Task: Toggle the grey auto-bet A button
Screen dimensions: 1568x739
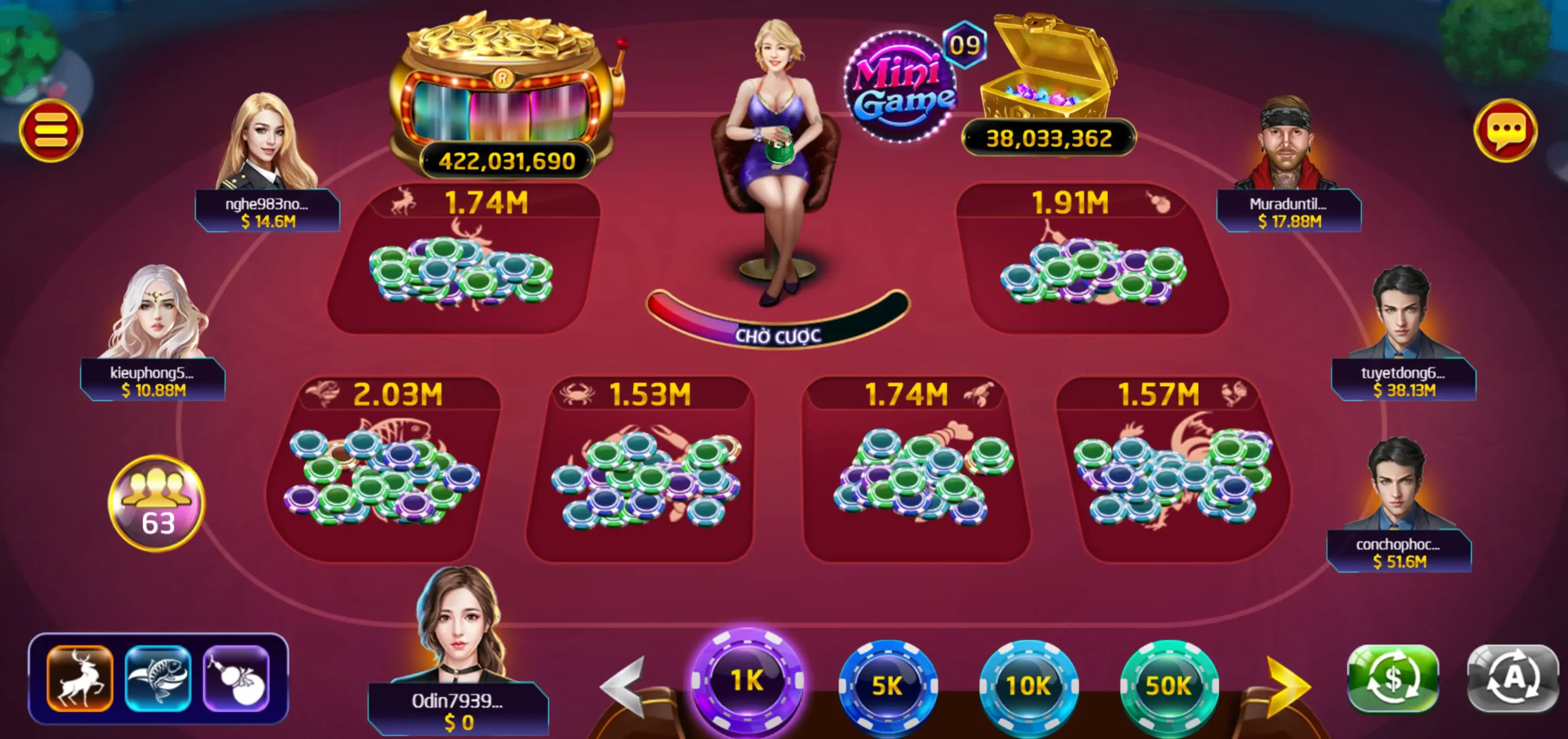Action: click(1513, 678)
